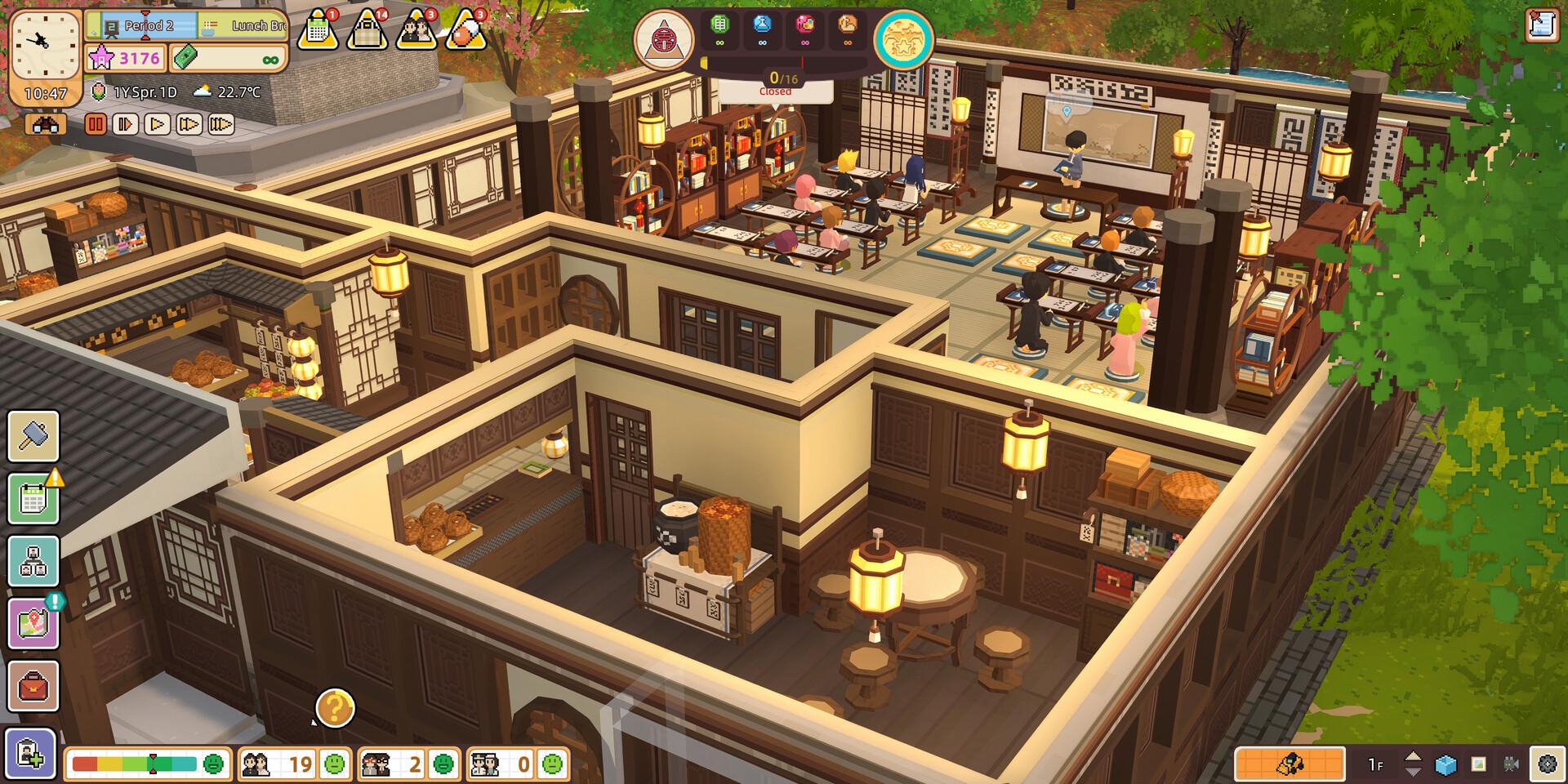Screen dimensions: 1568x784
Task: Select the Period 2 schedule tab
Action: (x=151, y=27)
